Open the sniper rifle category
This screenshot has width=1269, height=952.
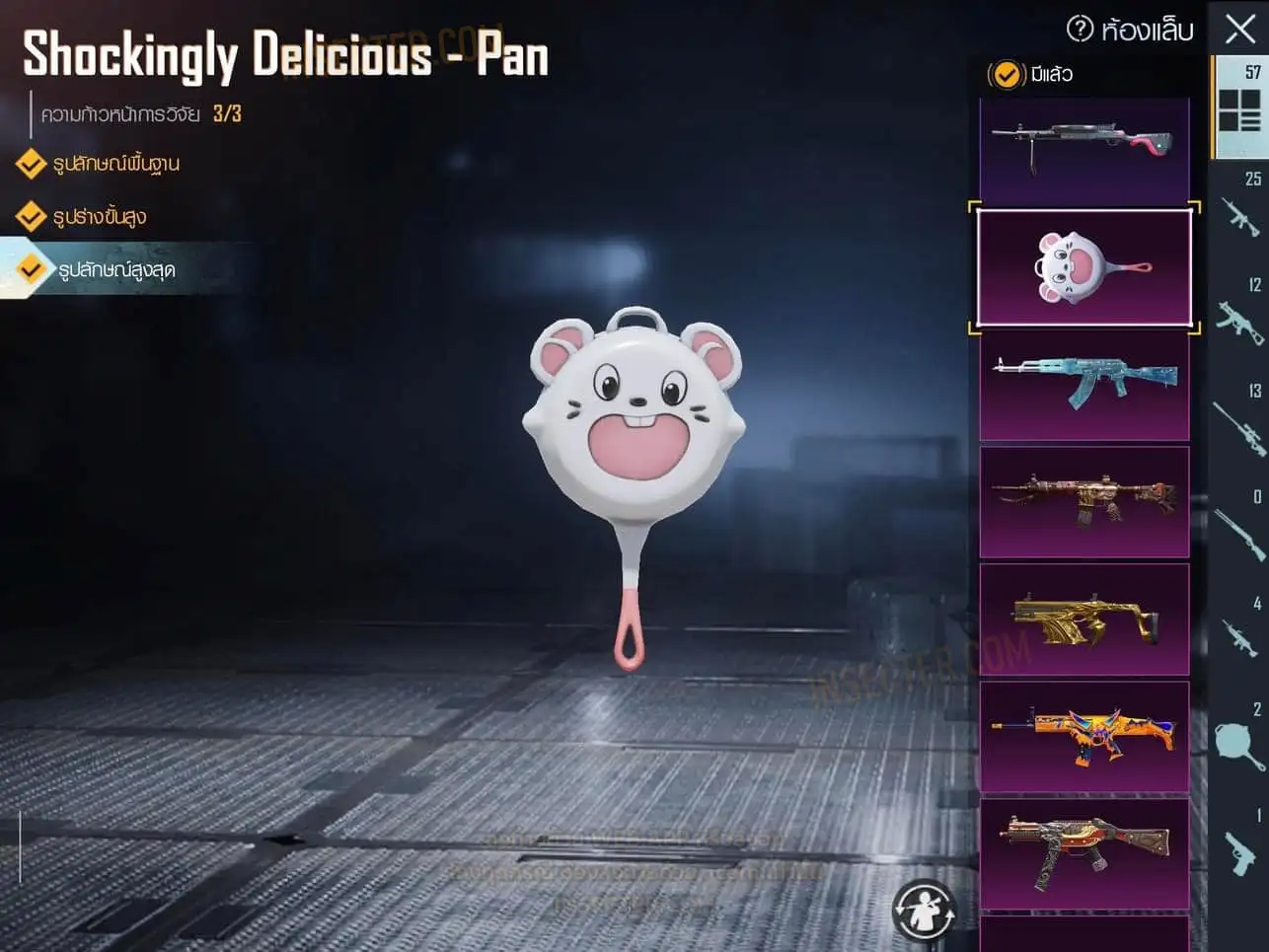point(1239,424)
